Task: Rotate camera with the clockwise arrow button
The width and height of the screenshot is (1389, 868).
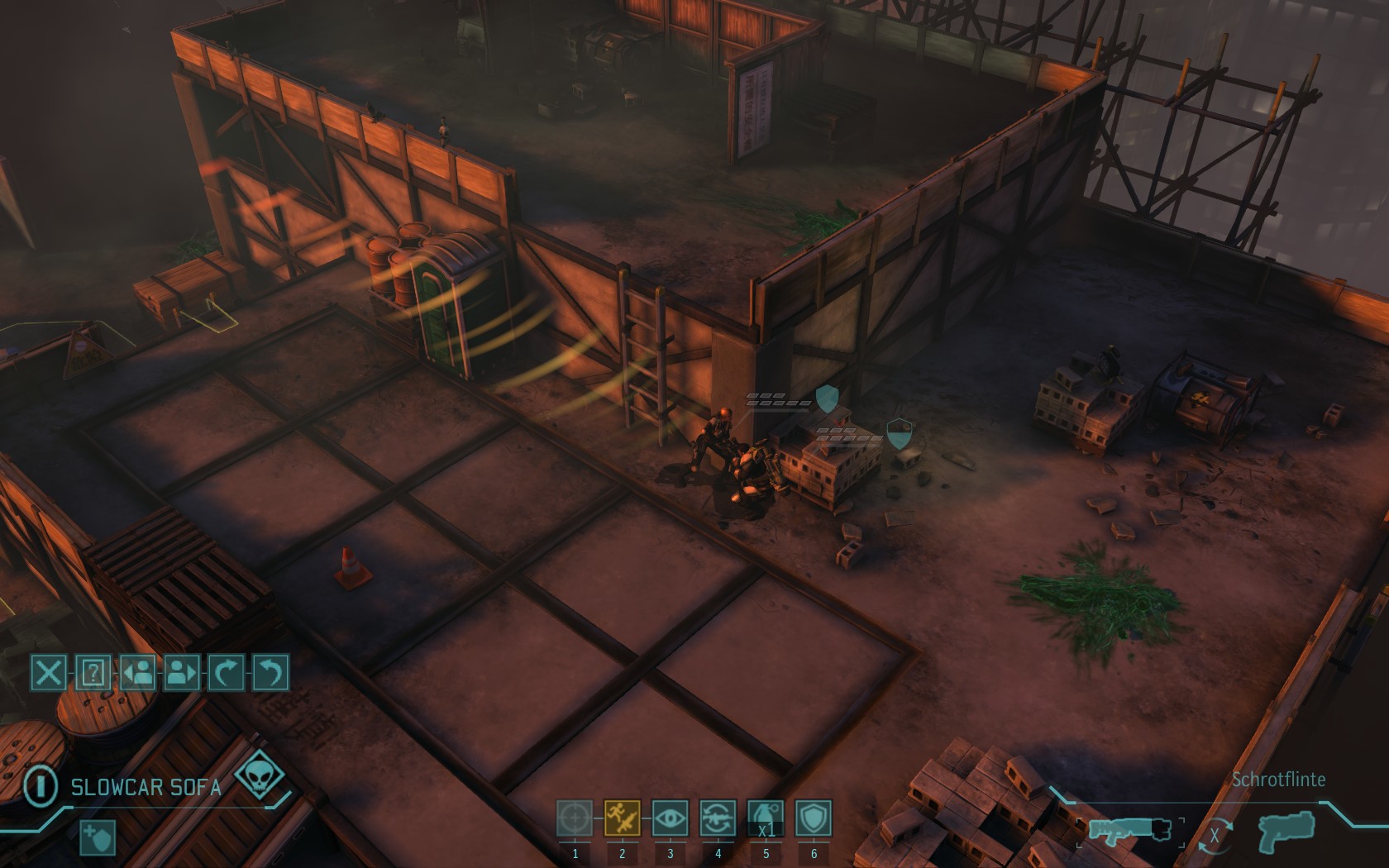Action: 227,673
